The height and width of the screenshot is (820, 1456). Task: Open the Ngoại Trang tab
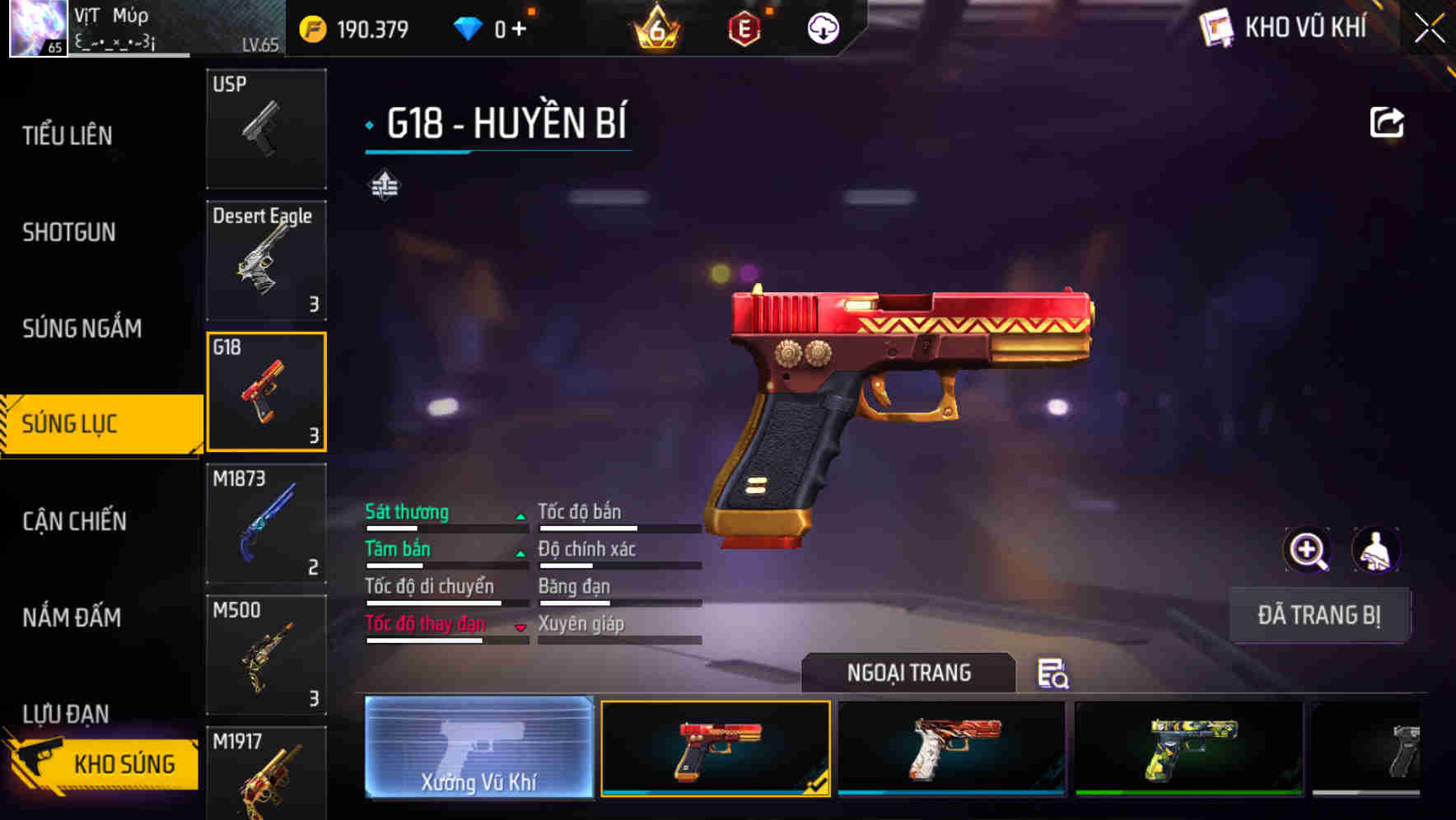point(909,672)
